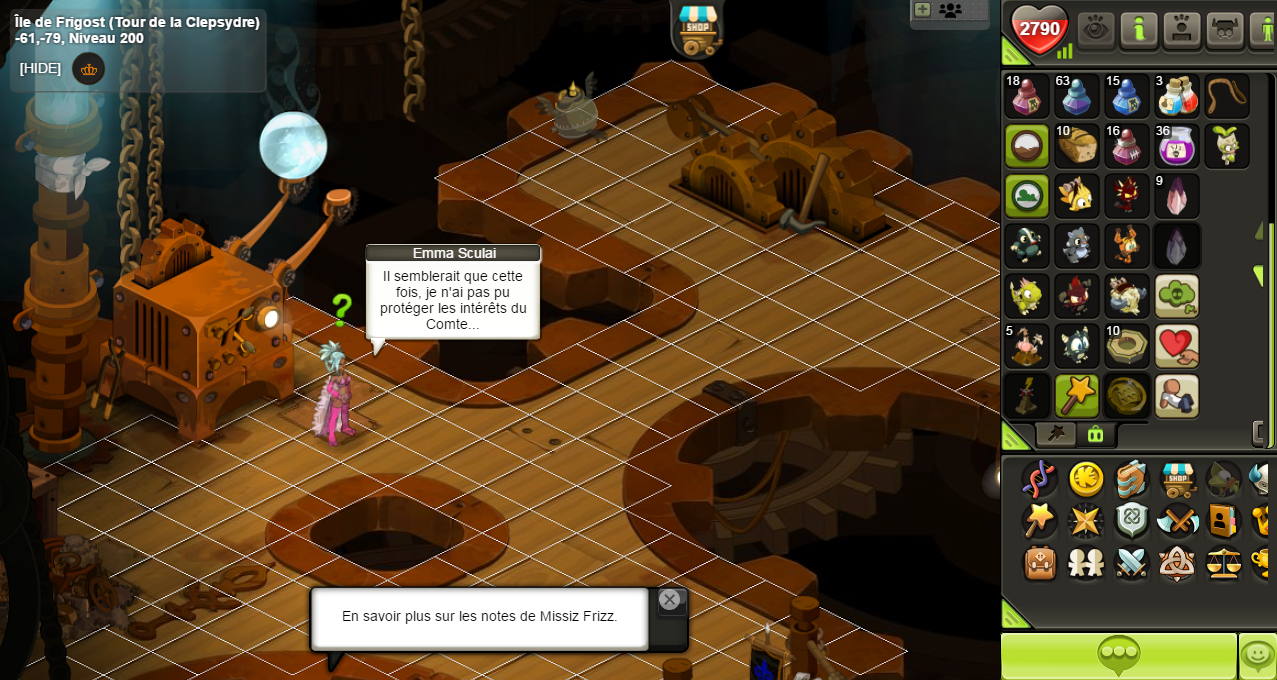The width and height of the screenshot is (1277, 680).
Task: Activate the red heart in hand action
Action: [1177, 346]
